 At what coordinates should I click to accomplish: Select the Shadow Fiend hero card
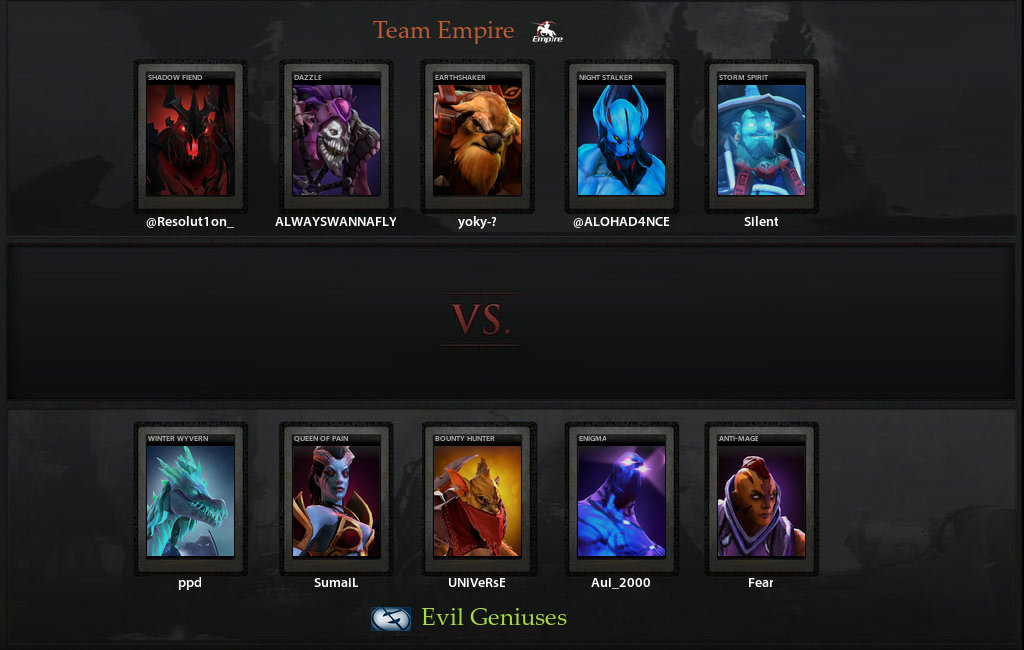tap(190, 138)
